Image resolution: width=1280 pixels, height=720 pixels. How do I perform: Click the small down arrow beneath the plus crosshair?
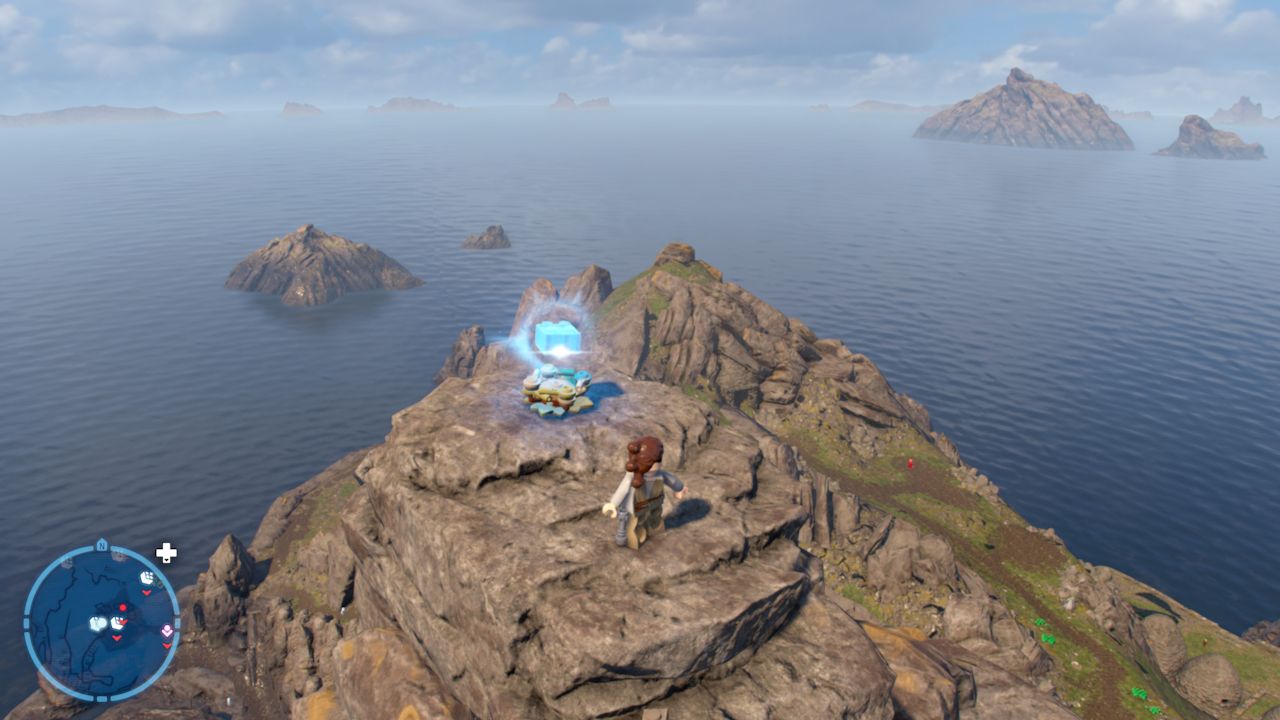(x=166, y=560)
